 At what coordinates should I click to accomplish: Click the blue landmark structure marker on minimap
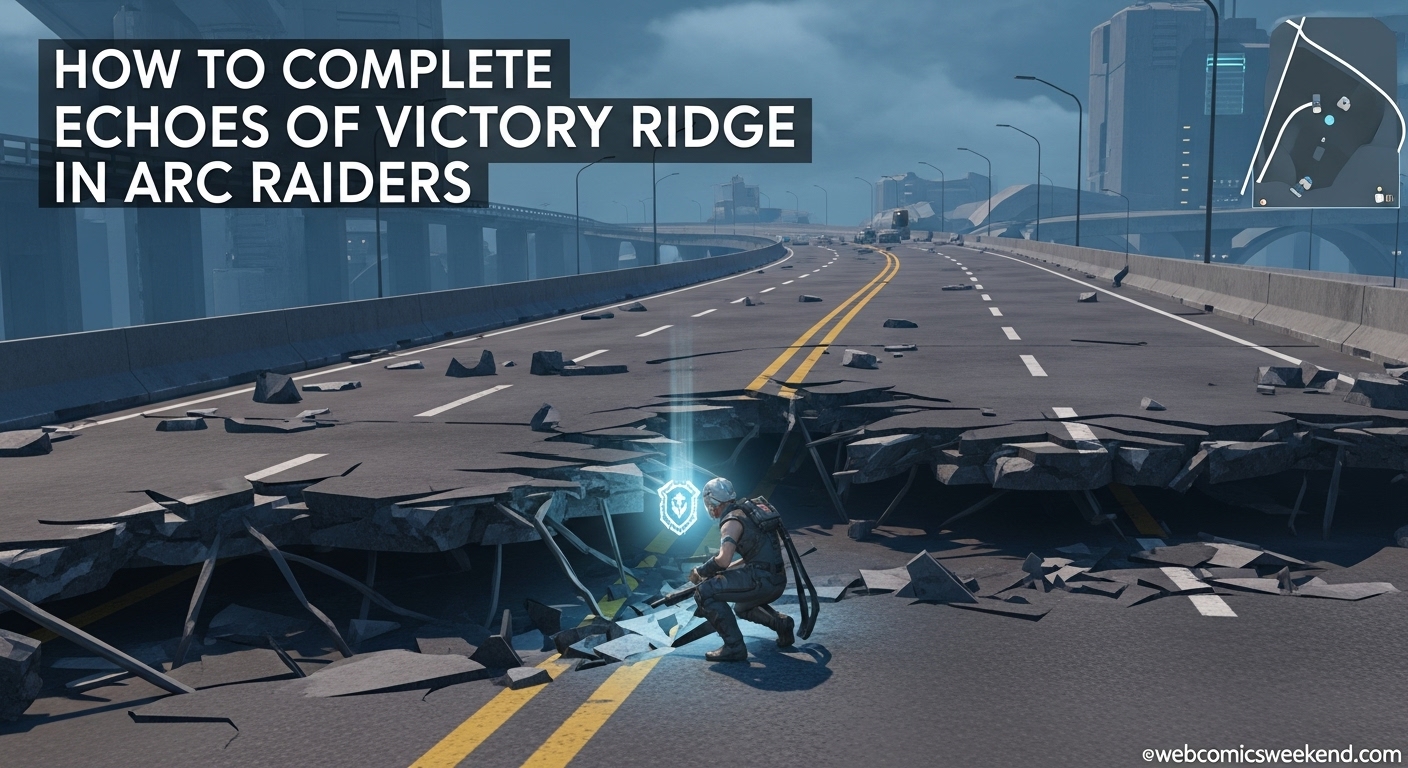click(x=1303, y=185)
